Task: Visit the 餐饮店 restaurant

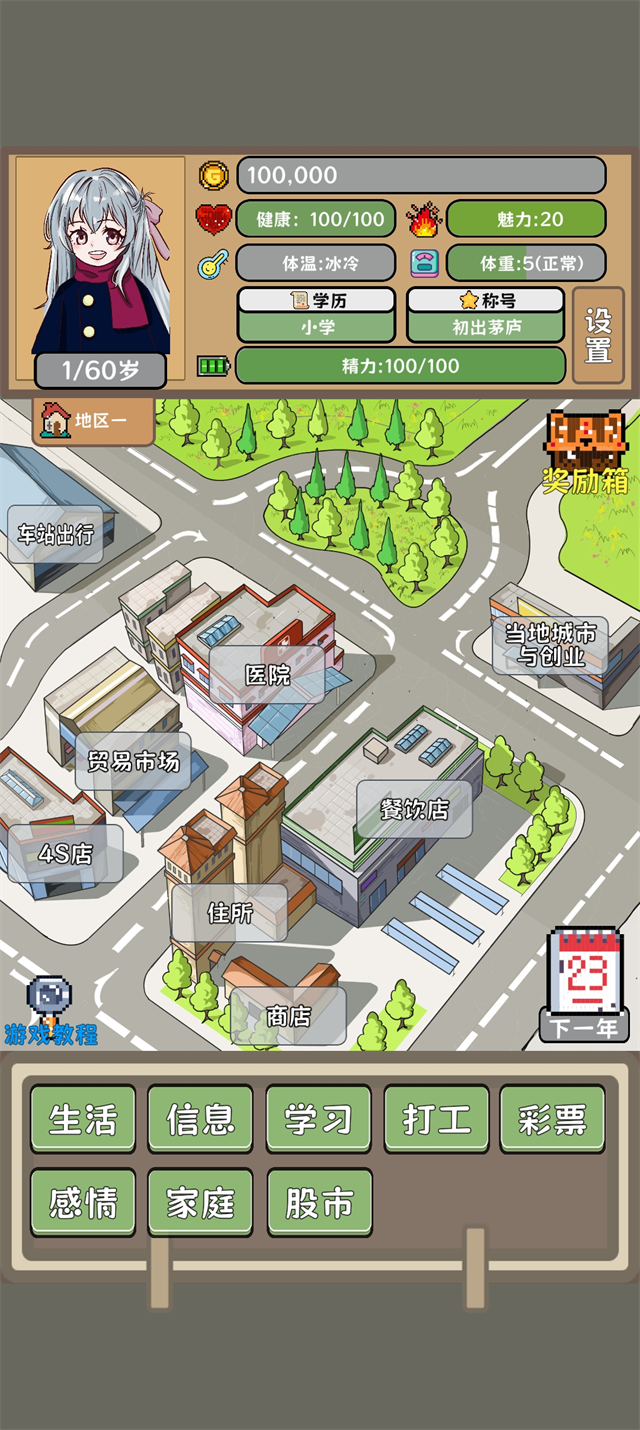Action: [x=414, y=809]
